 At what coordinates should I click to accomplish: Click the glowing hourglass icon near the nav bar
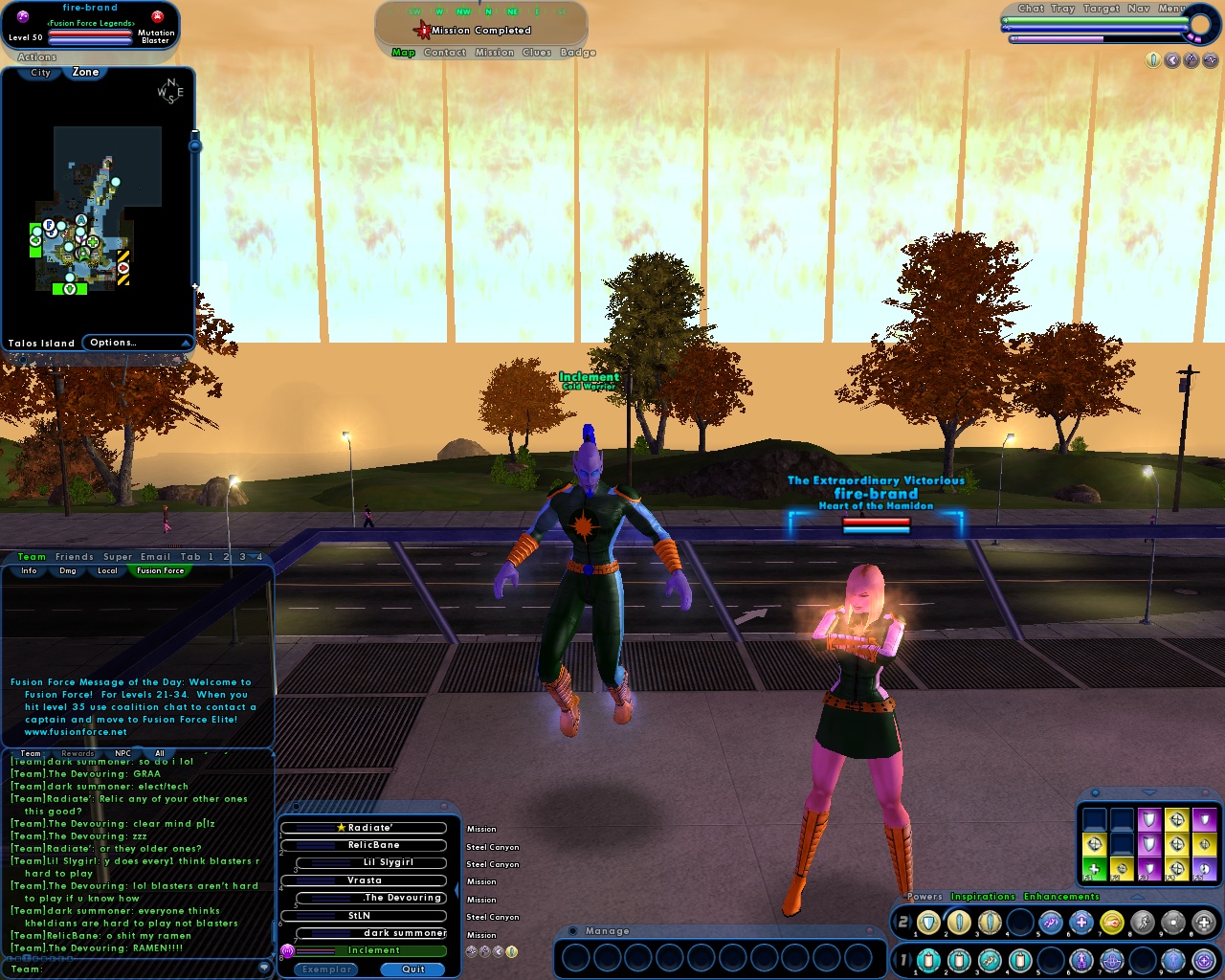[x=1153, y=59]
